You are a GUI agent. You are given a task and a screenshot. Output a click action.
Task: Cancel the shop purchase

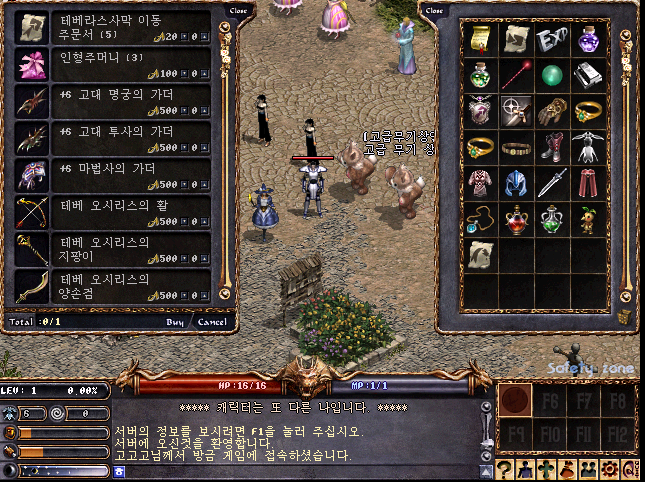tap(211, 322)
